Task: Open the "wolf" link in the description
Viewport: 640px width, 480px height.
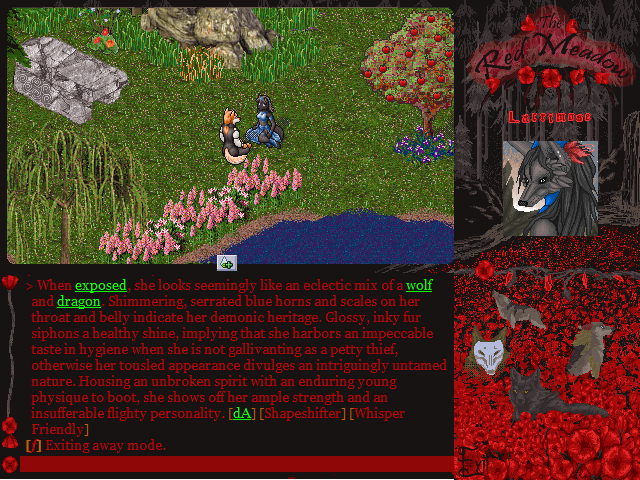Action: tap(419, 285)
